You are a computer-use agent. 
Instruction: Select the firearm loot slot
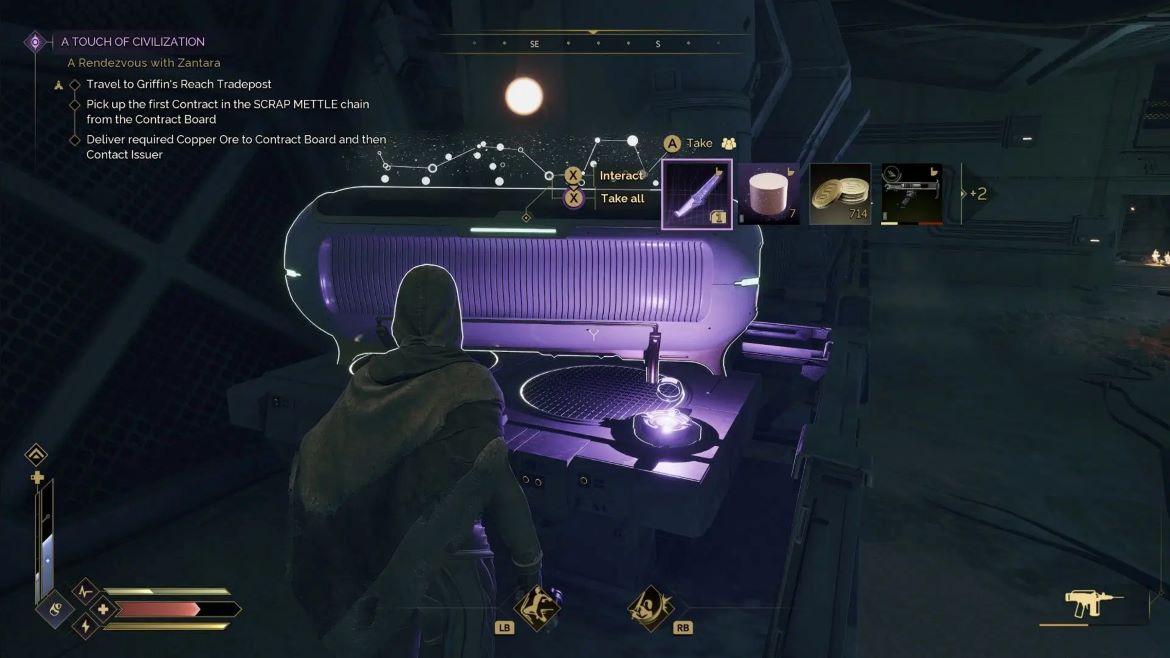pos(911,194)
